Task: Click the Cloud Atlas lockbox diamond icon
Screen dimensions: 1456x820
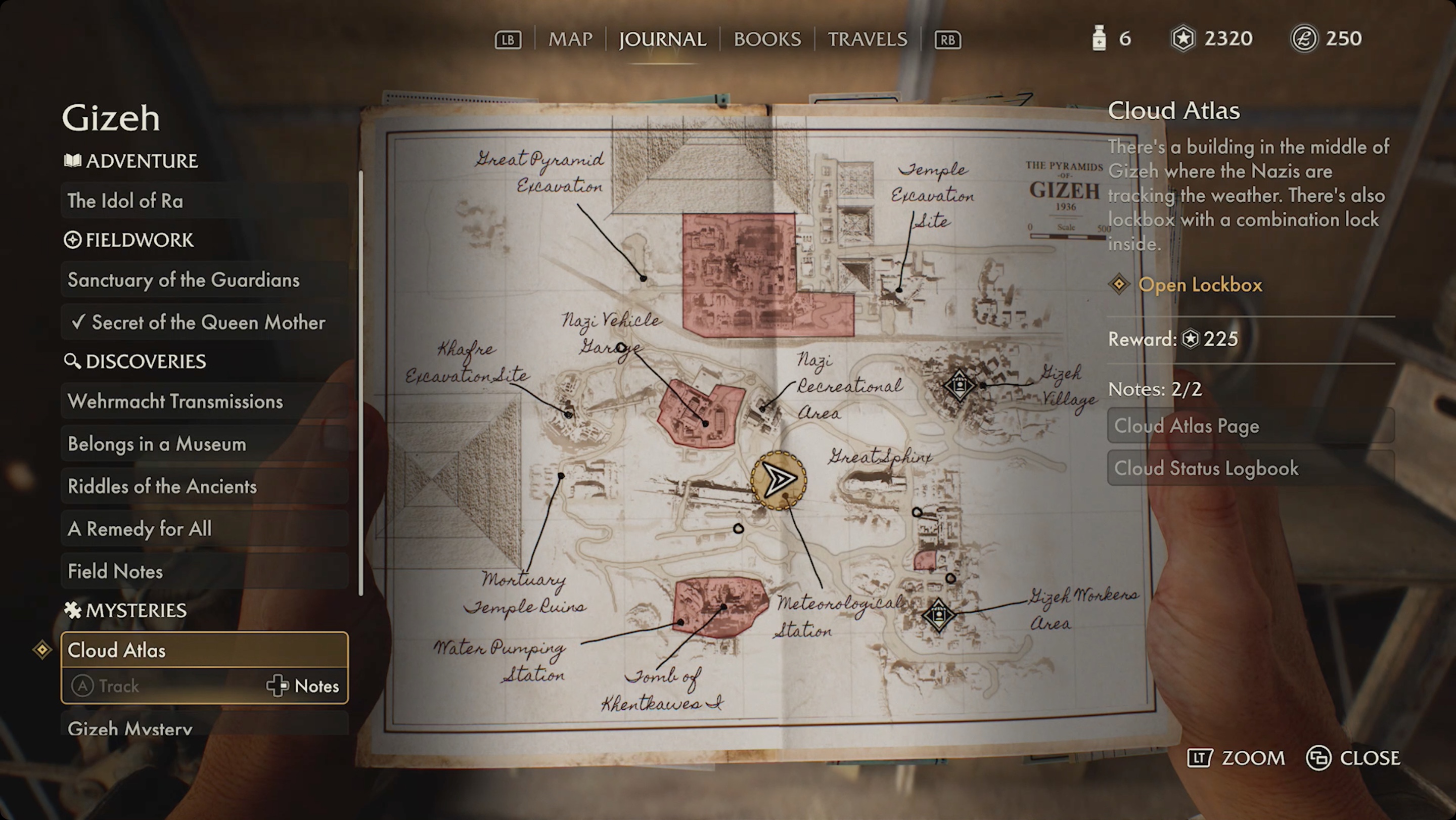Action: point(44,650)
